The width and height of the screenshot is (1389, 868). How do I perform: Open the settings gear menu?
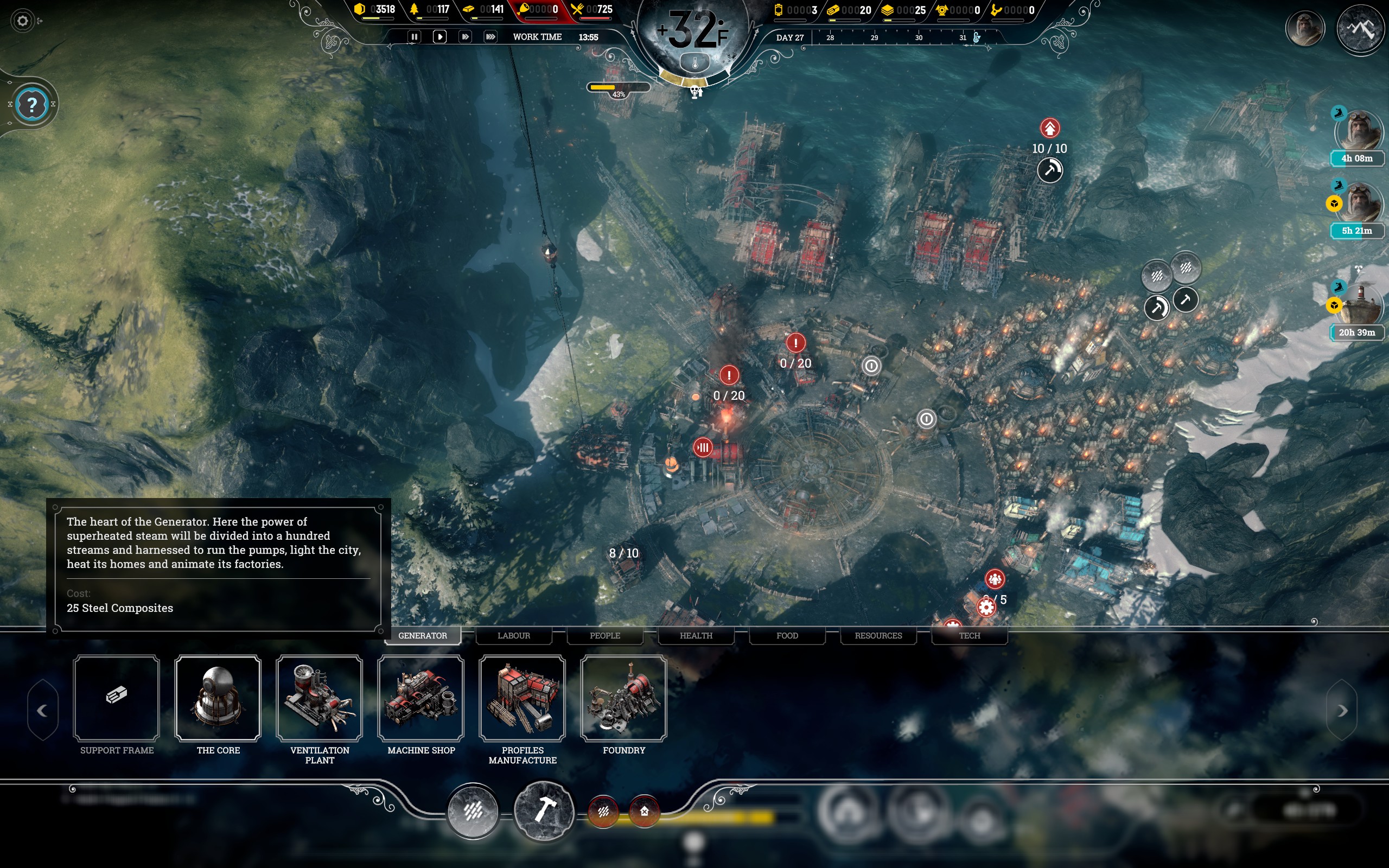(x=22, y=21)
